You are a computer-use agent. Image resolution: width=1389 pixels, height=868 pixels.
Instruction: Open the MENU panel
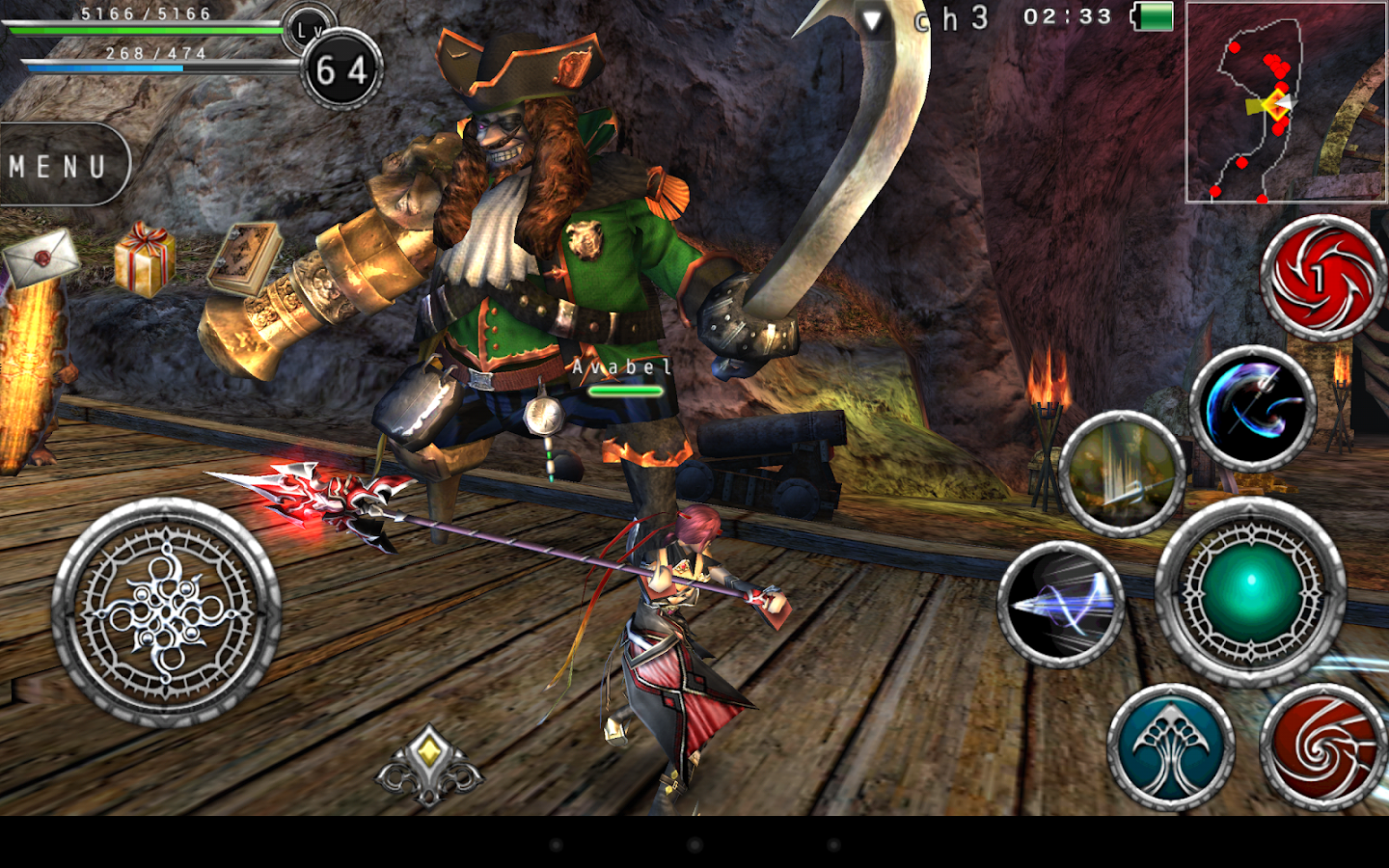(58, 164)
